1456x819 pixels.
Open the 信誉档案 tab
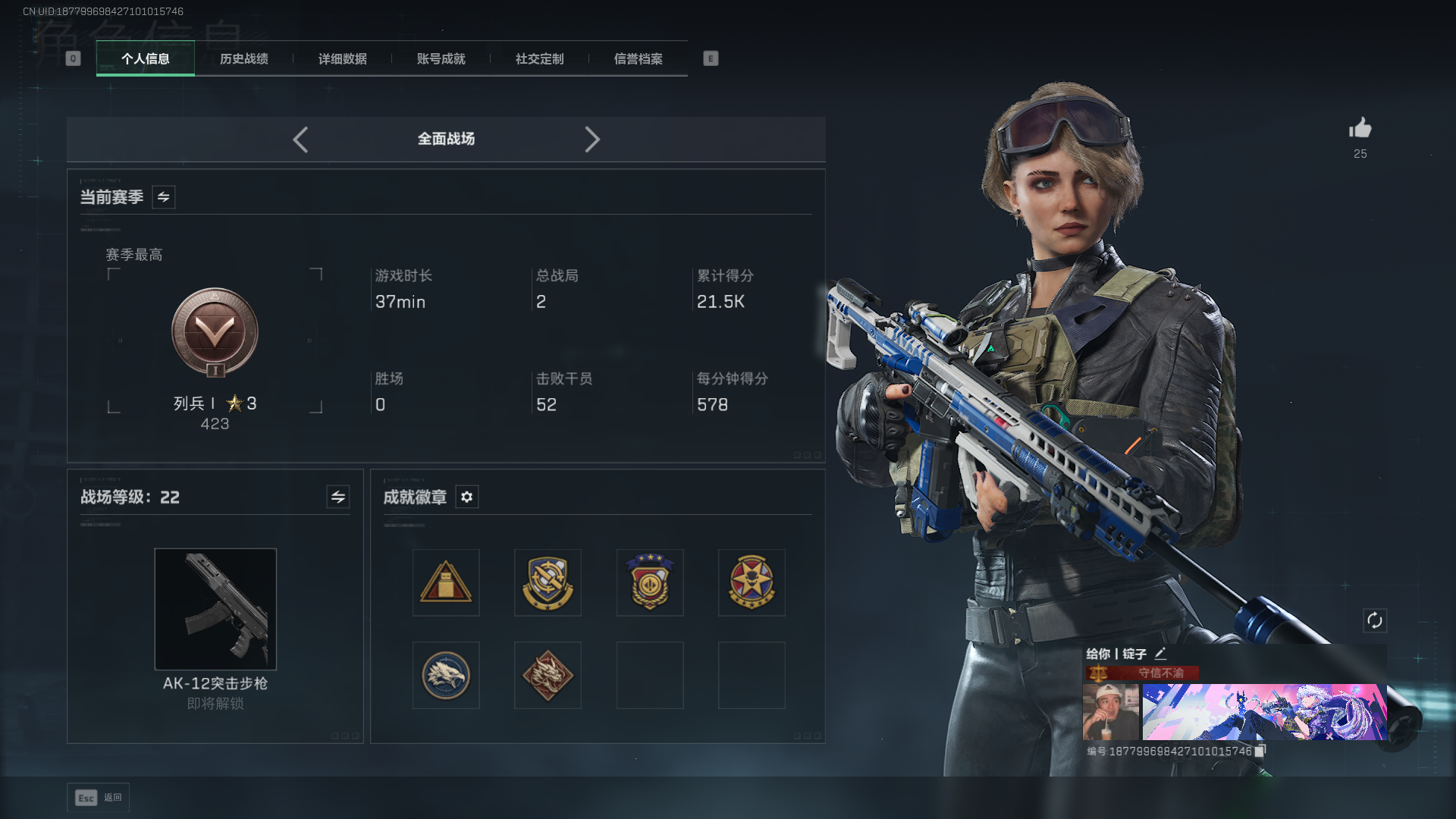click(x=639, y=59)
